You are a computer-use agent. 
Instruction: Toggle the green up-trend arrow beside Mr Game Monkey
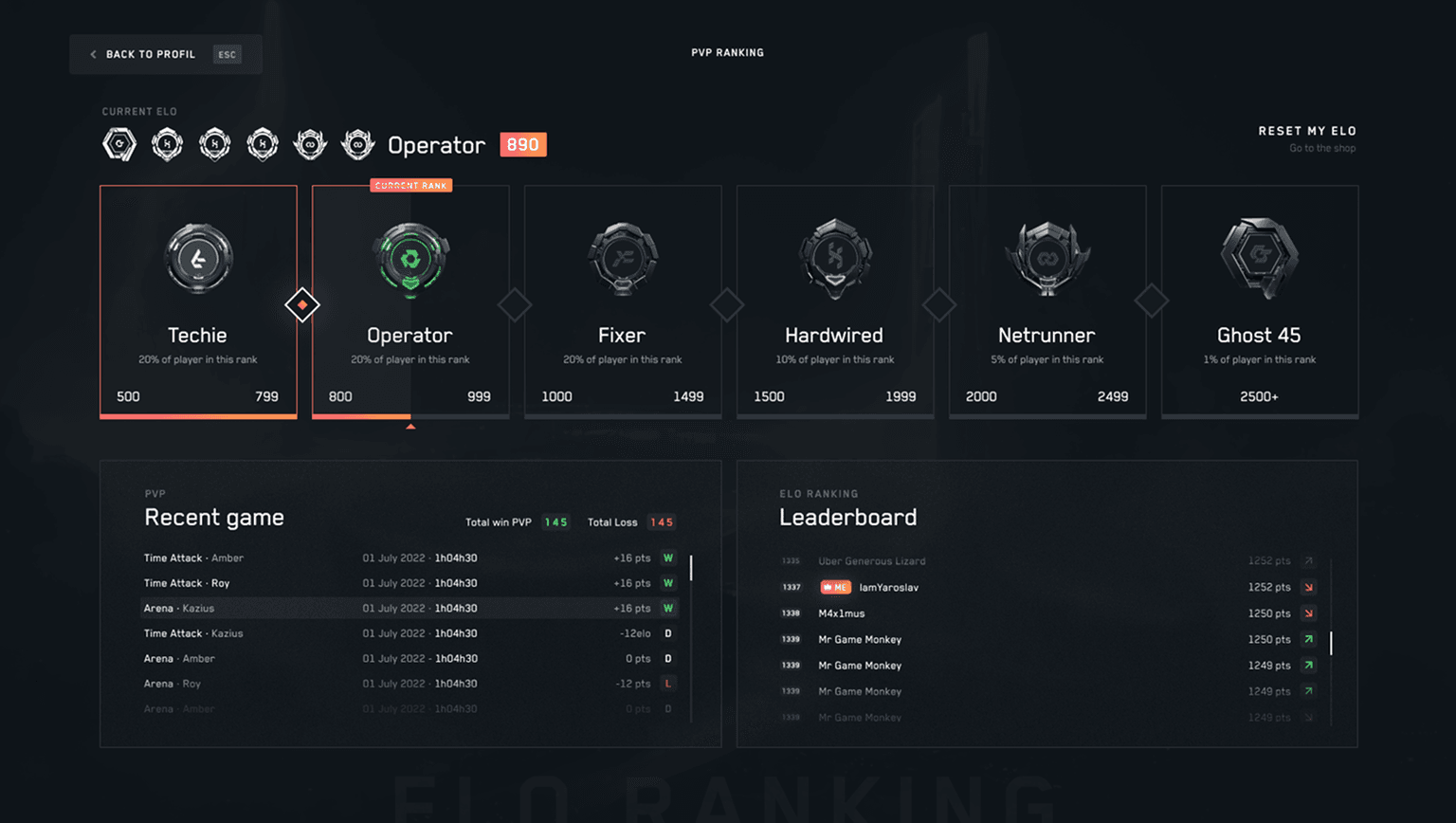click(x=1307, y=639)
